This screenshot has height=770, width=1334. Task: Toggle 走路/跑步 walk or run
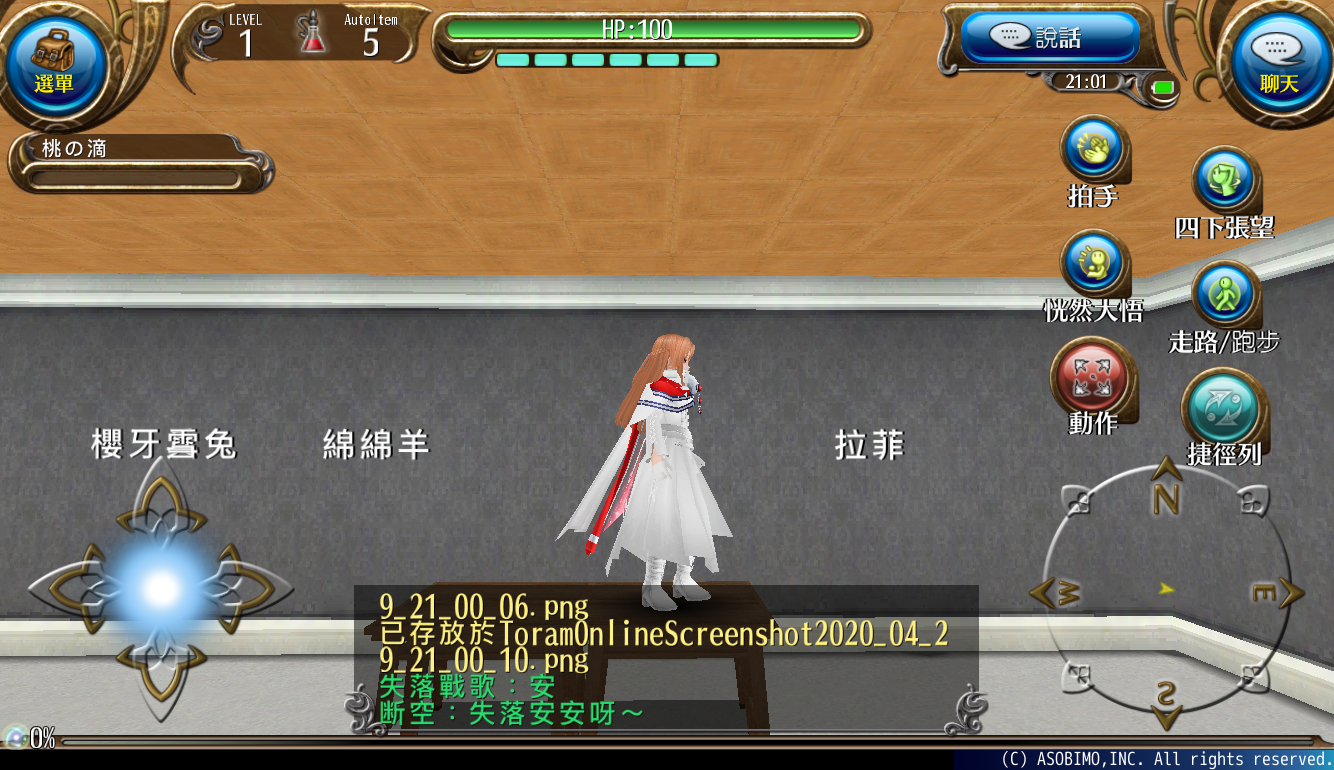[1225, 295]
